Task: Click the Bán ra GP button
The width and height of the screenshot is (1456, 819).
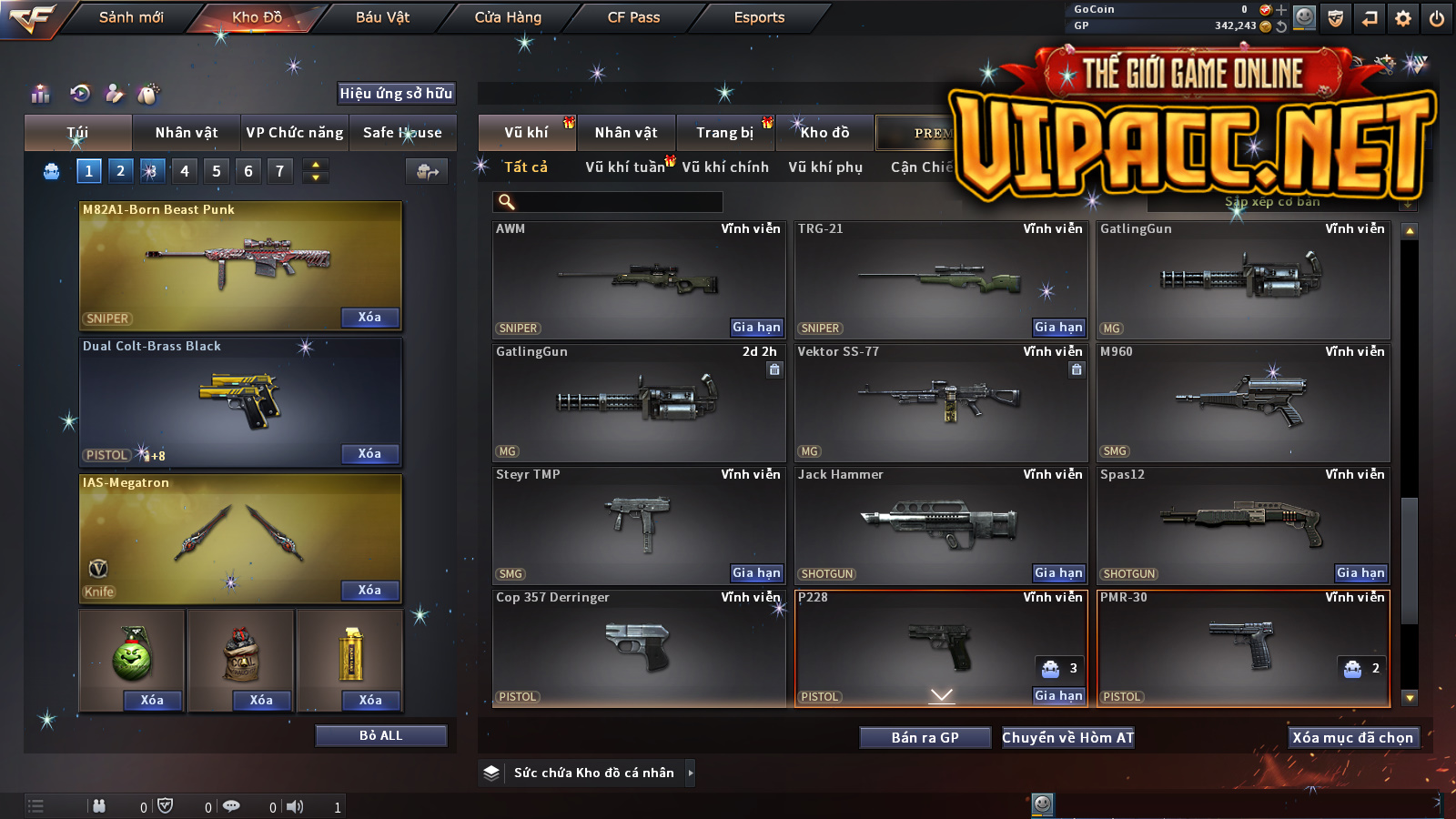Action: pos(925,738)
